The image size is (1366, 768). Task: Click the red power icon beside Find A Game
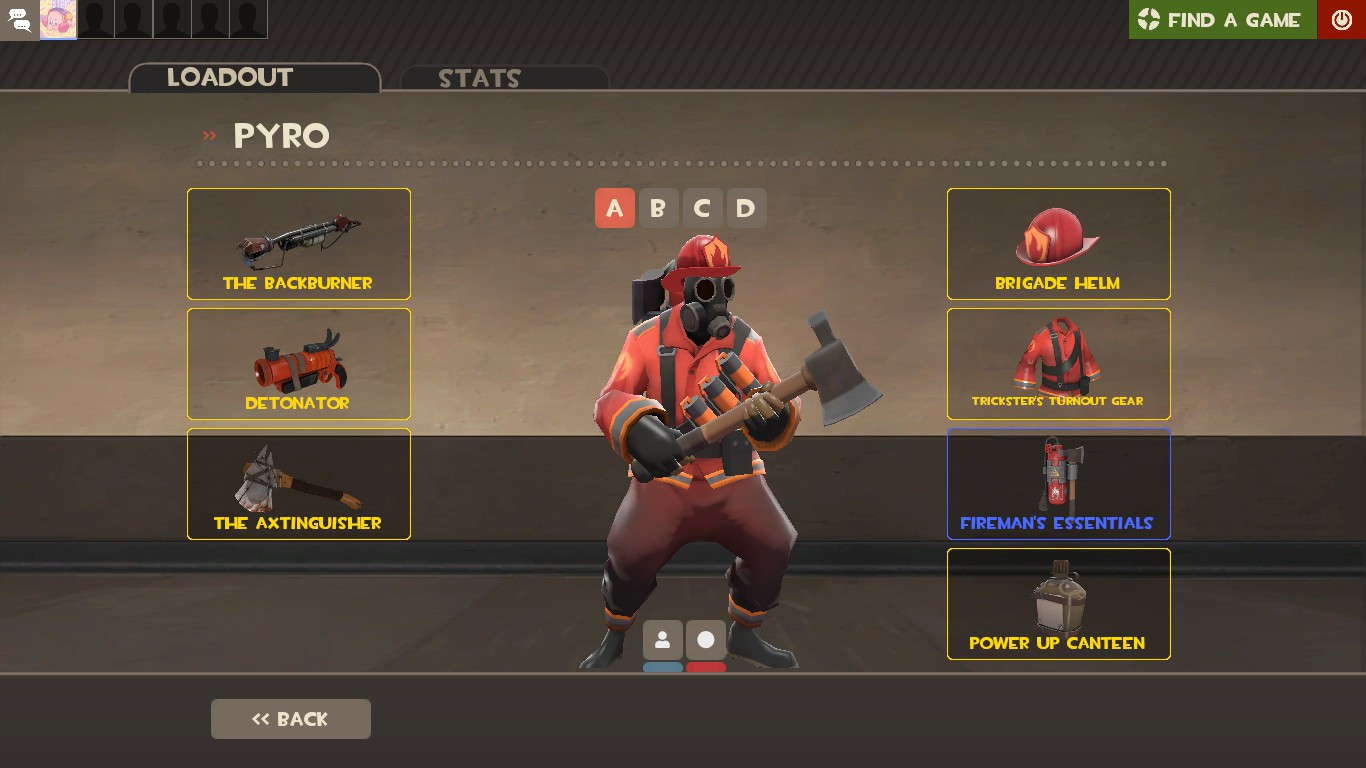coord(1341,19)
